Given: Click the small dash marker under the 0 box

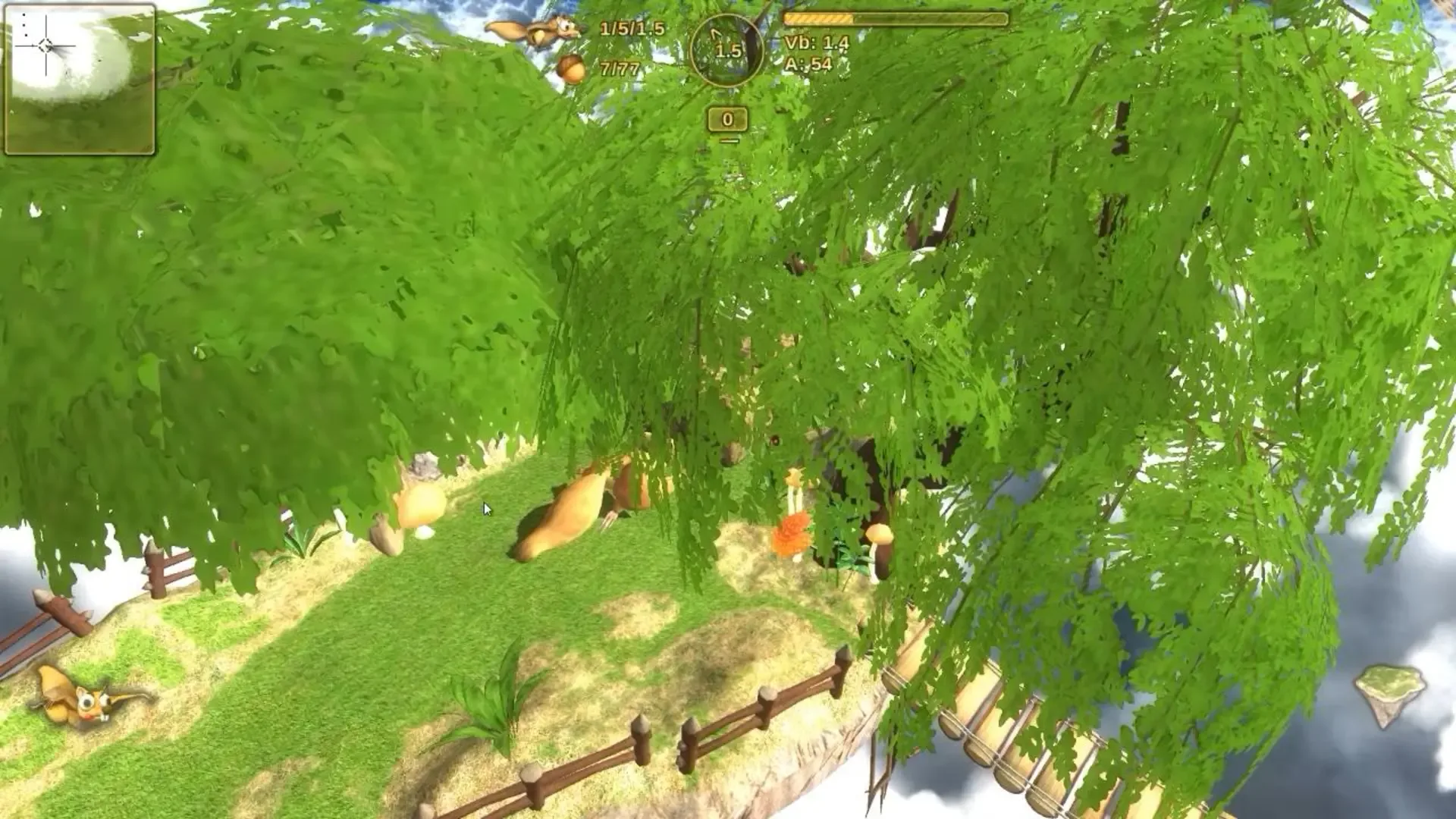Looking at the screenshot, I should click(729, 140).
